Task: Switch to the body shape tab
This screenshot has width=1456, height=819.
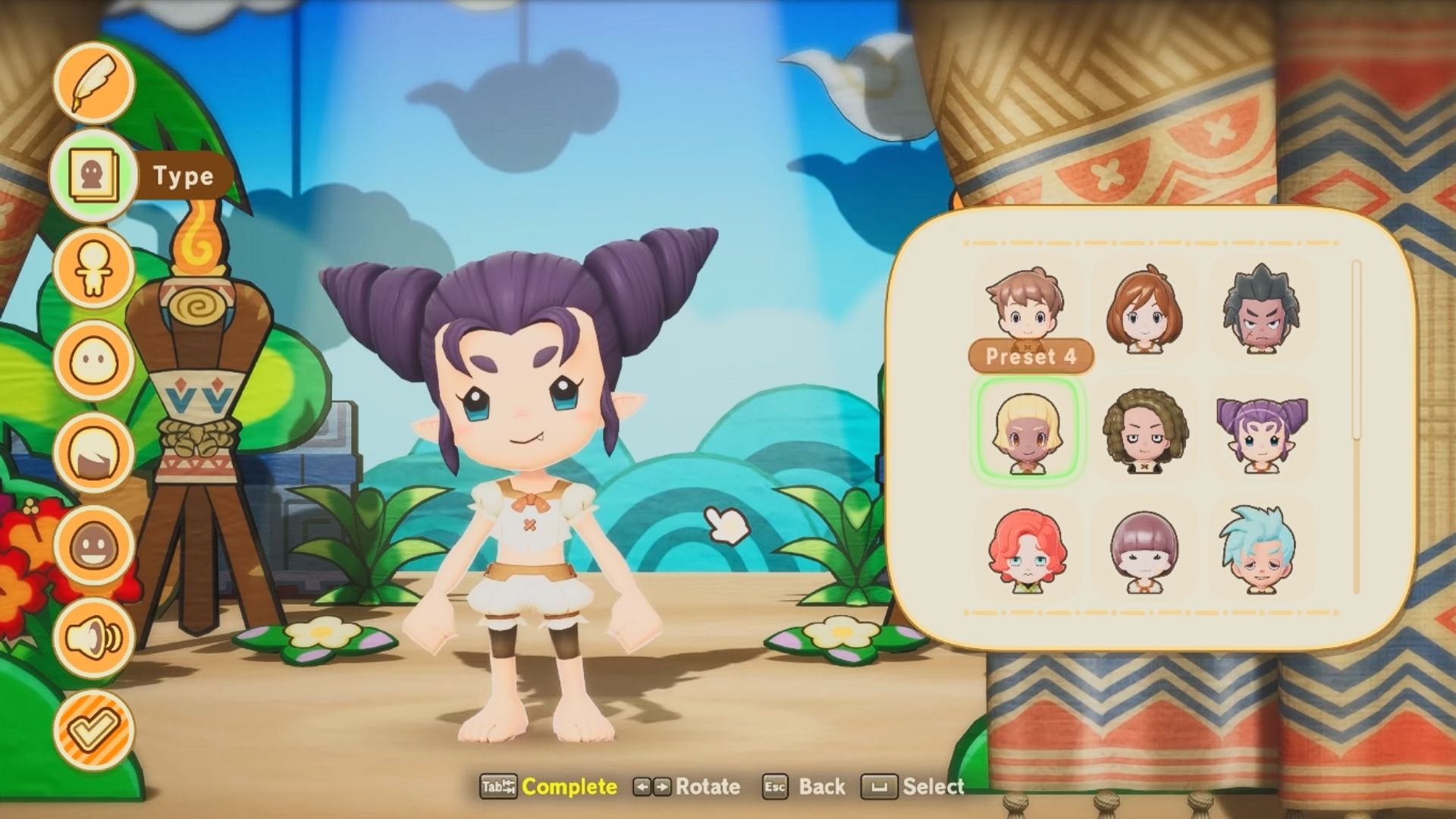Action: 94,269
